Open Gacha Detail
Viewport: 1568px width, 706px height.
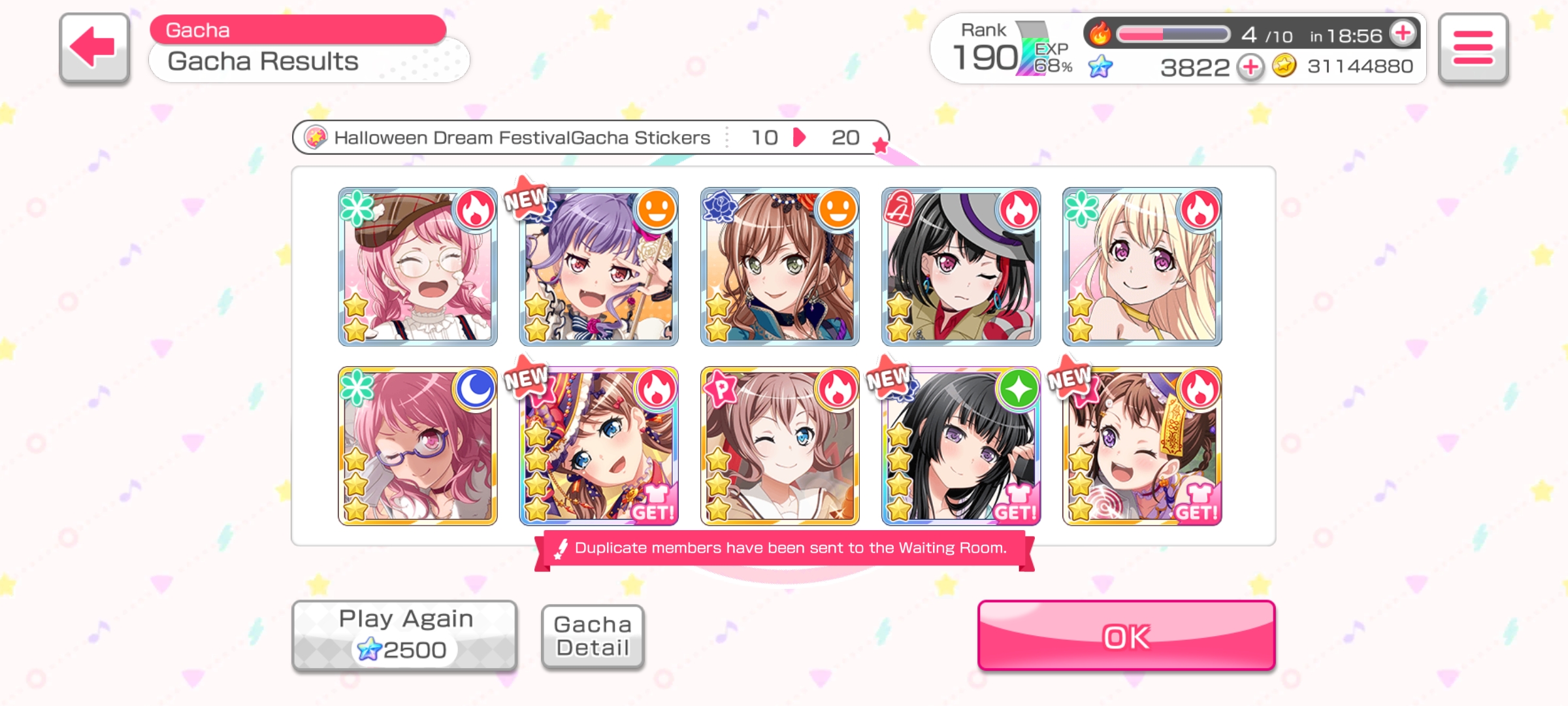pos(593,636)
